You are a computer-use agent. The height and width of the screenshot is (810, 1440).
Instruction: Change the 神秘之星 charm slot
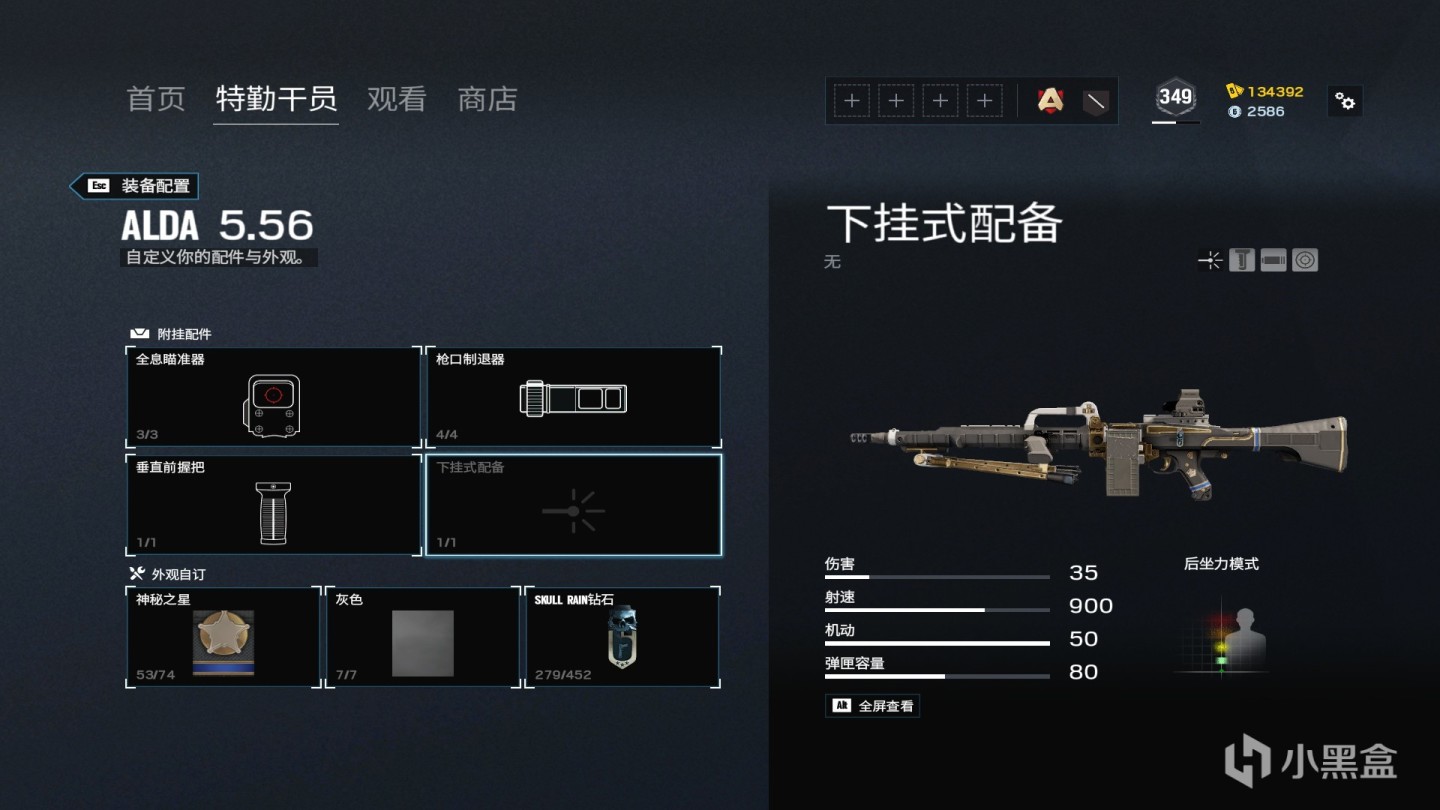click(x=223, y=637)
